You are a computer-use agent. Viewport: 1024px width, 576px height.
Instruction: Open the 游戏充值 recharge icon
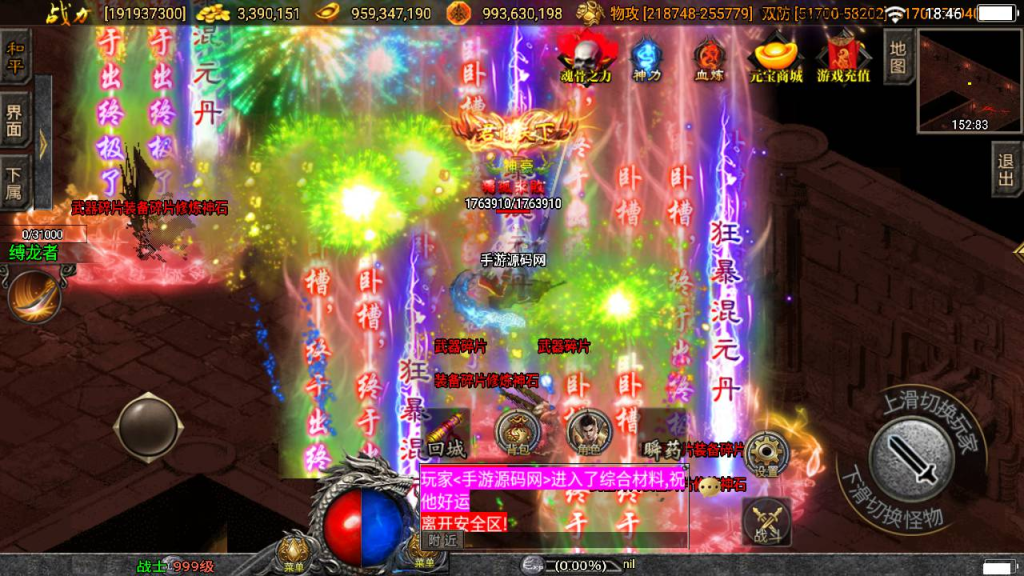843,58
